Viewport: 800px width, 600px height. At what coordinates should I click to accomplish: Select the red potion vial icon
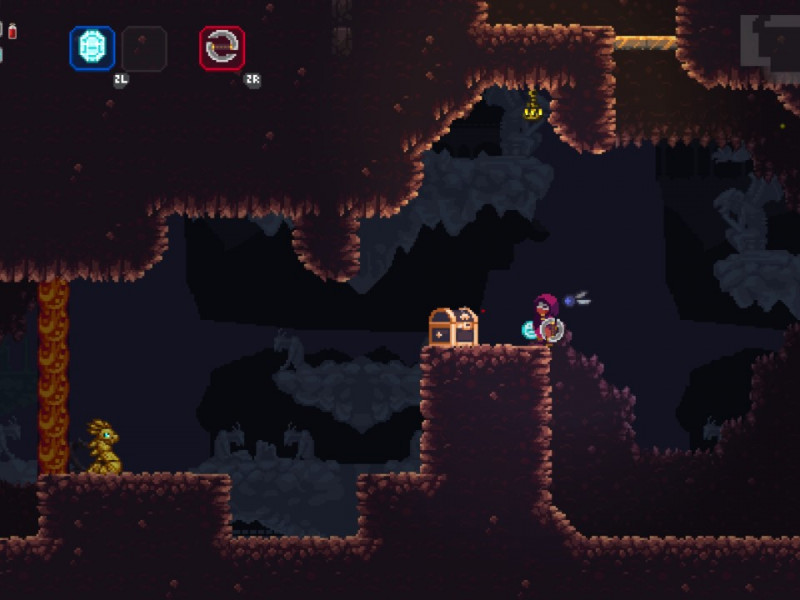(x=13, y=31)
